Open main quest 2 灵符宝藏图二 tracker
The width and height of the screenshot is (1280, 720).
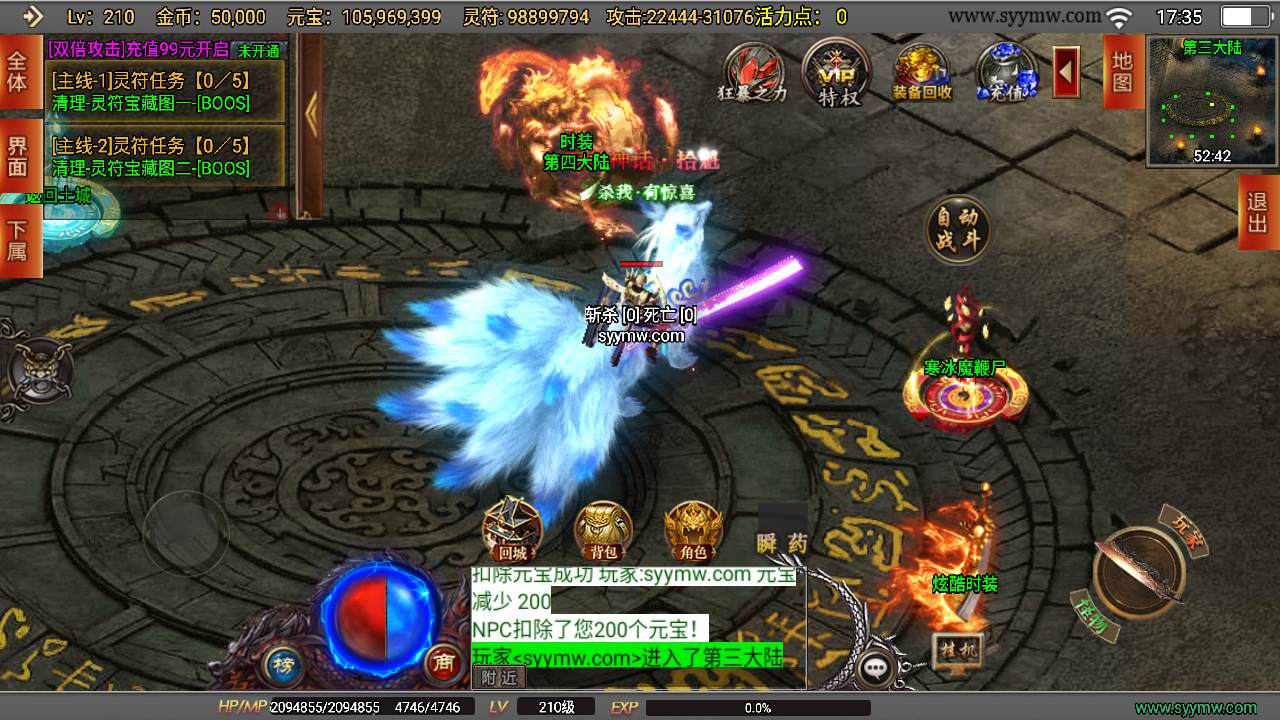click(x=165, y=157)
